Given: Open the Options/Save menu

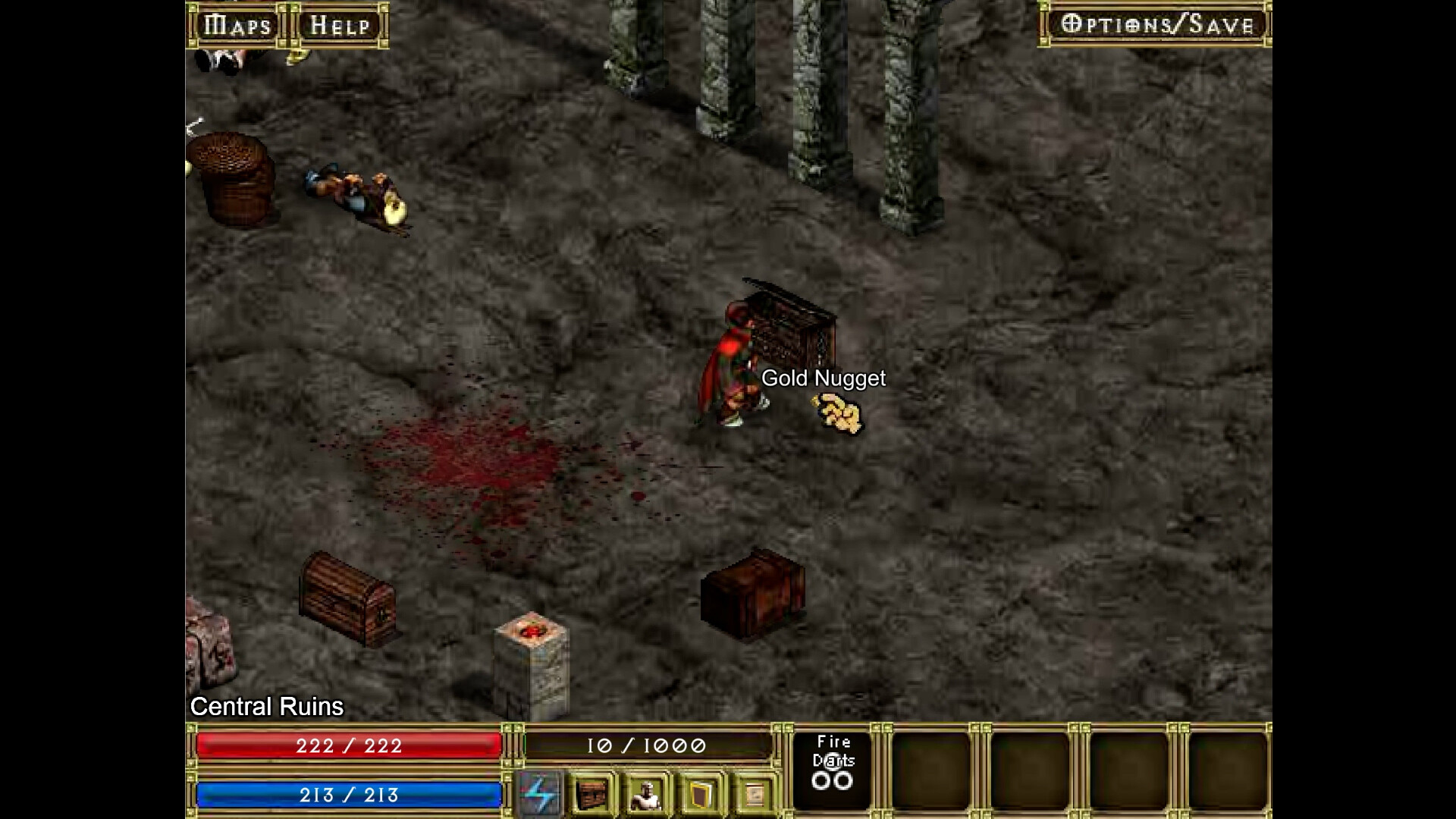Looking at the screenshot, I should point(1156,25).
